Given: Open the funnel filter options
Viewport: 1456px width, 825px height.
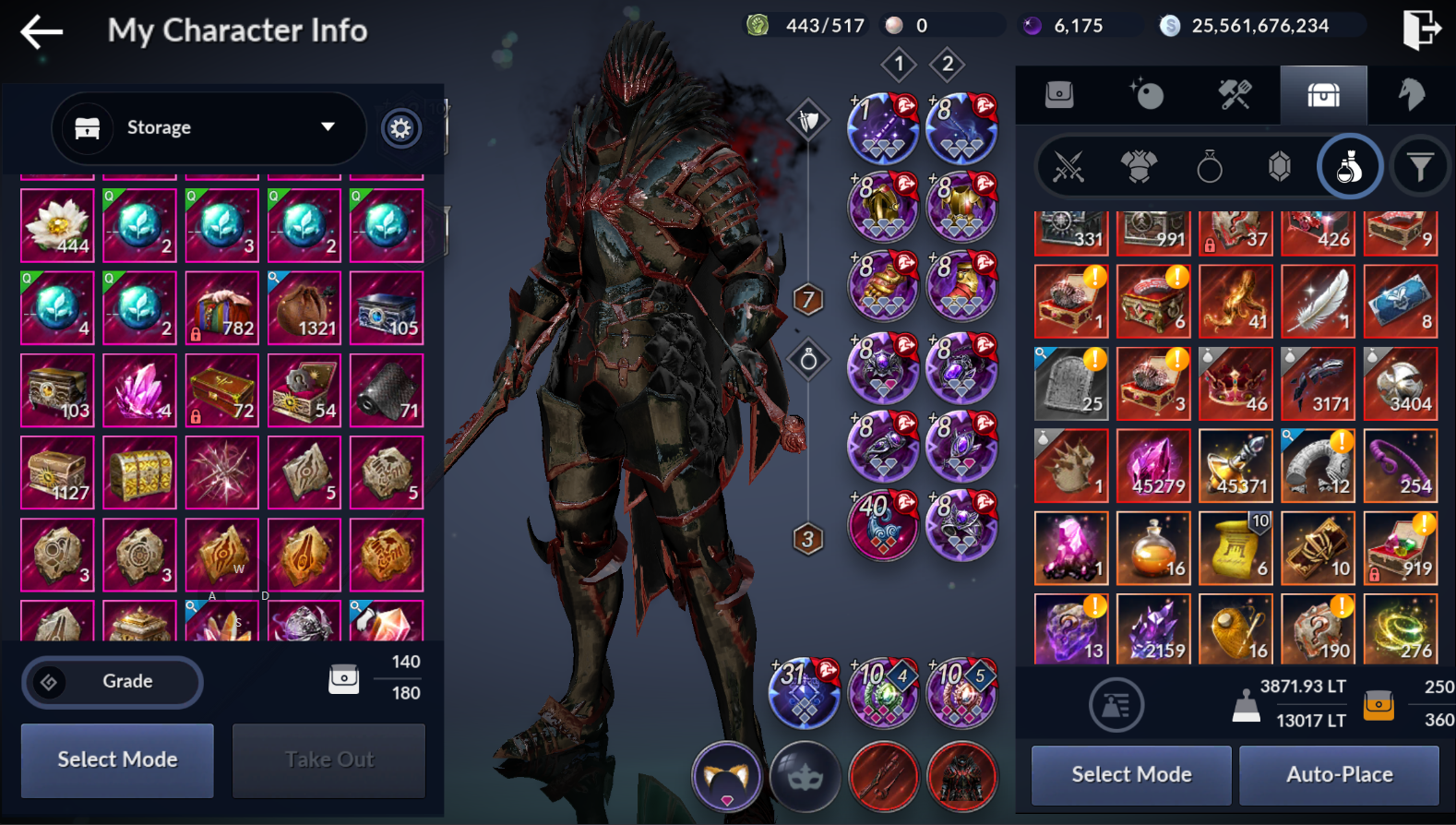Looking at the screenshot, I should pyautogui.click(x=1420, y=167).
